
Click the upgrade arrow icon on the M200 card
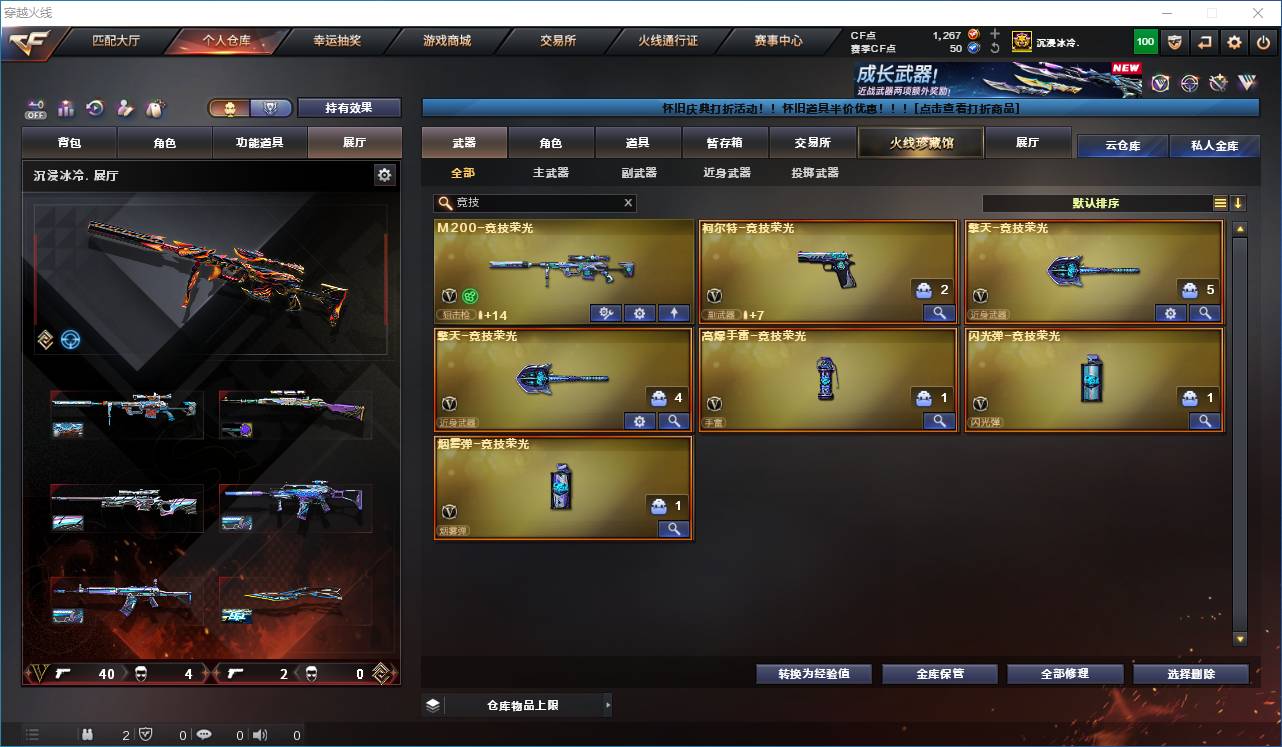[673, 313]
